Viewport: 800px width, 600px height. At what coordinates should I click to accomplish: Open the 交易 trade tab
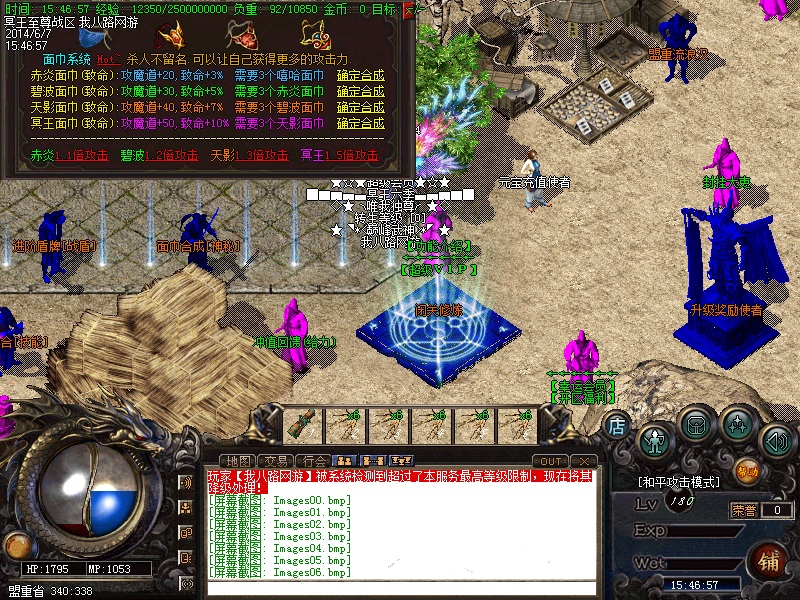tap(277, 460)
